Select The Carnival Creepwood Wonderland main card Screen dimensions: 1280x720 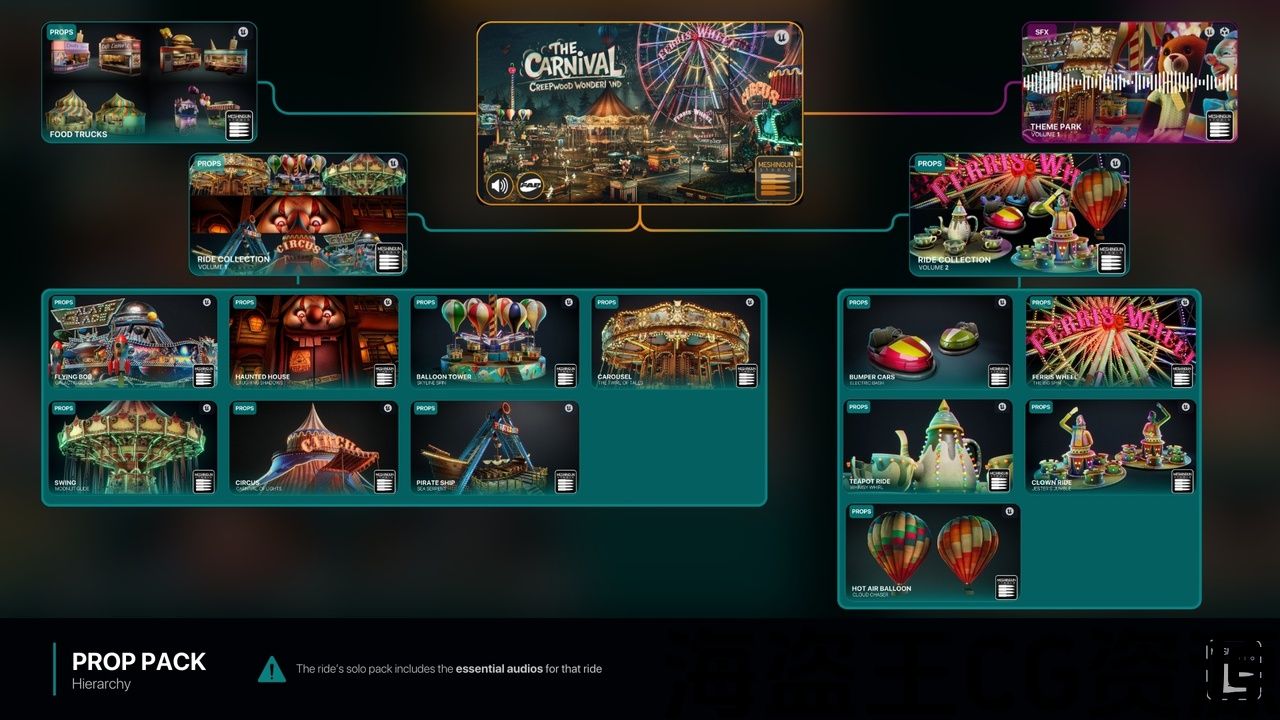639,100
